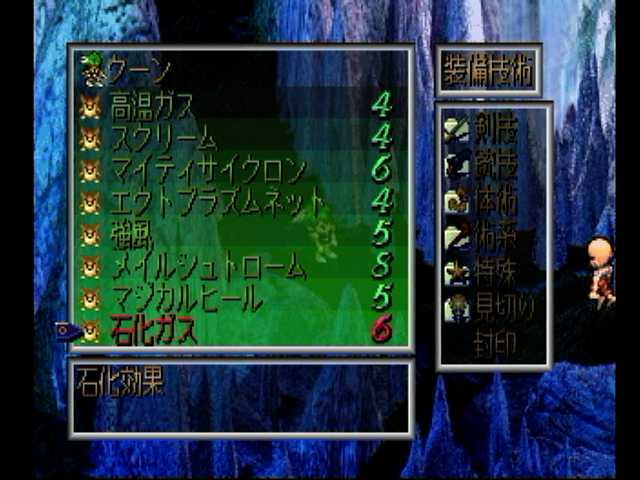Choose スクリーム from the skill list

point(164,137)
